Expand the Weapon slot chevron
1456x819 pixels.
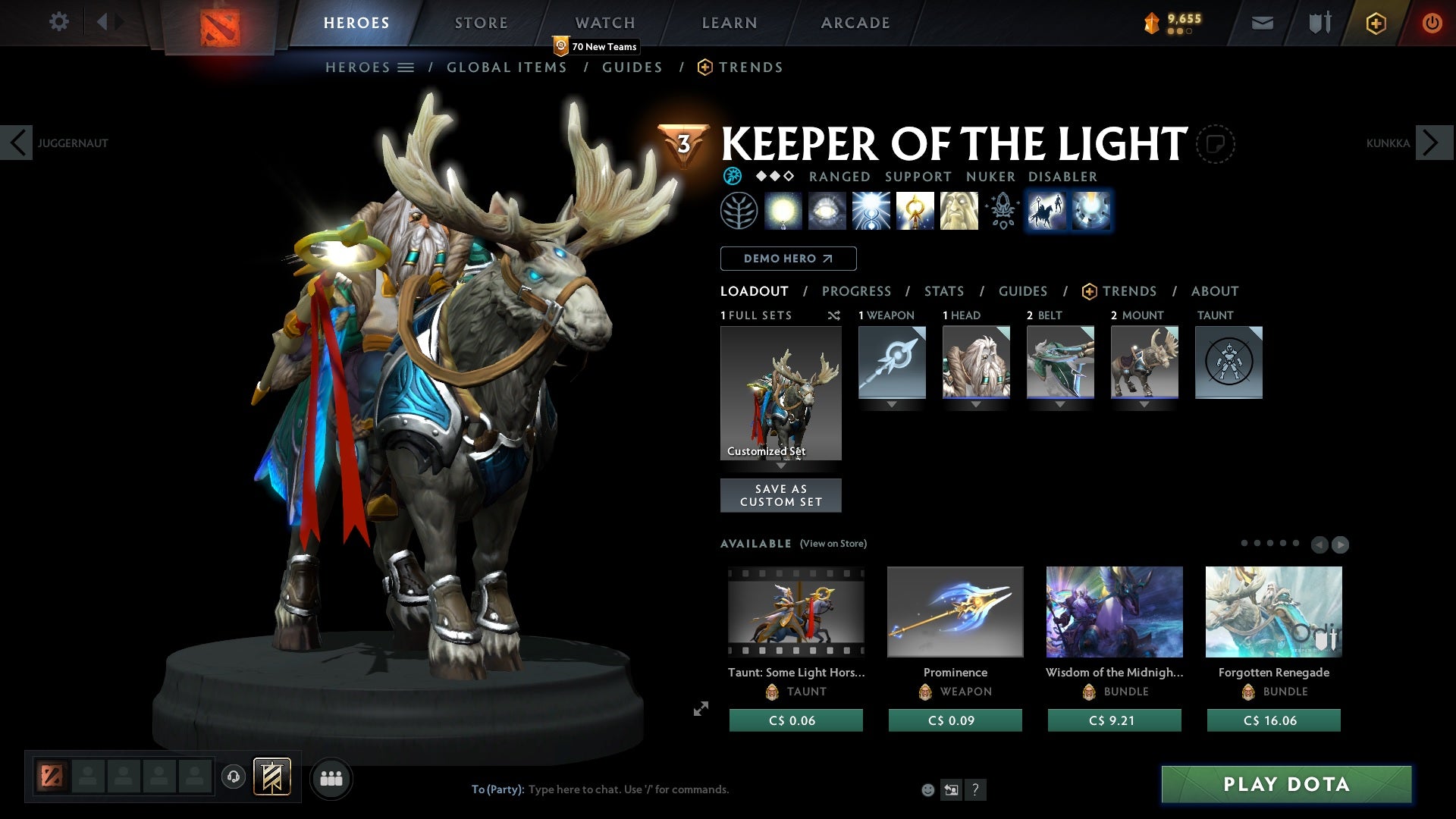(x=891, y=404)
